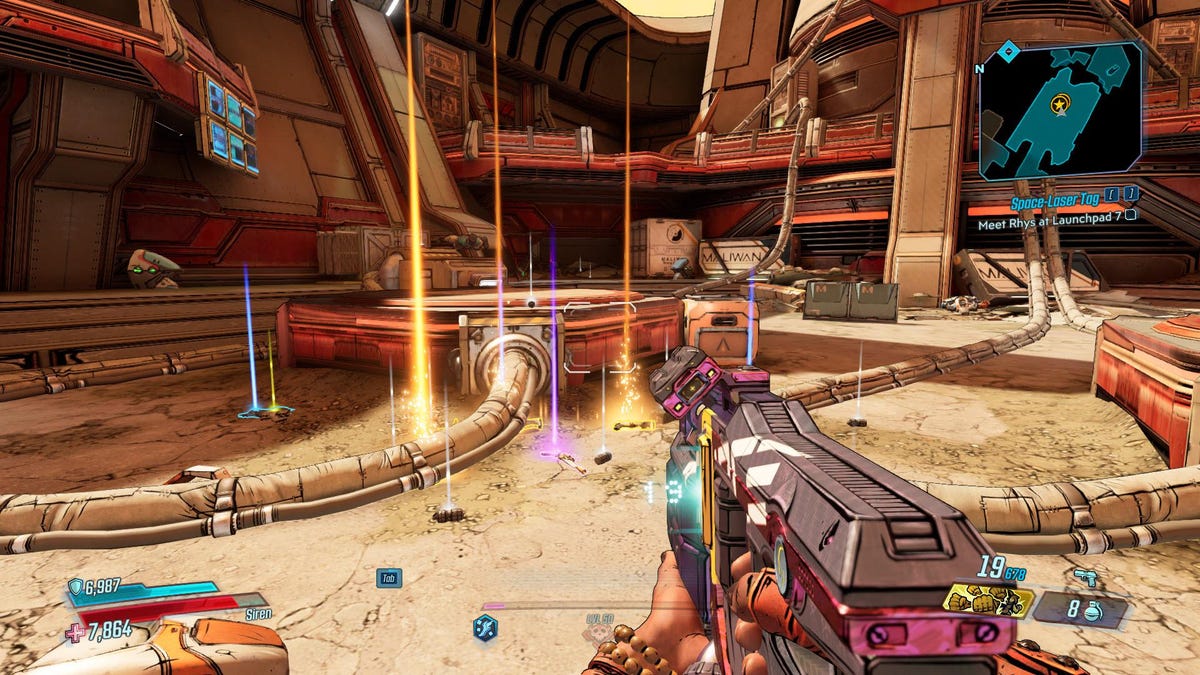Viewport: 1200px width, 675px height.
Task: Tick the Meet Rhys at Launchpad 7 checkbox
Action: pos(1130,214)
